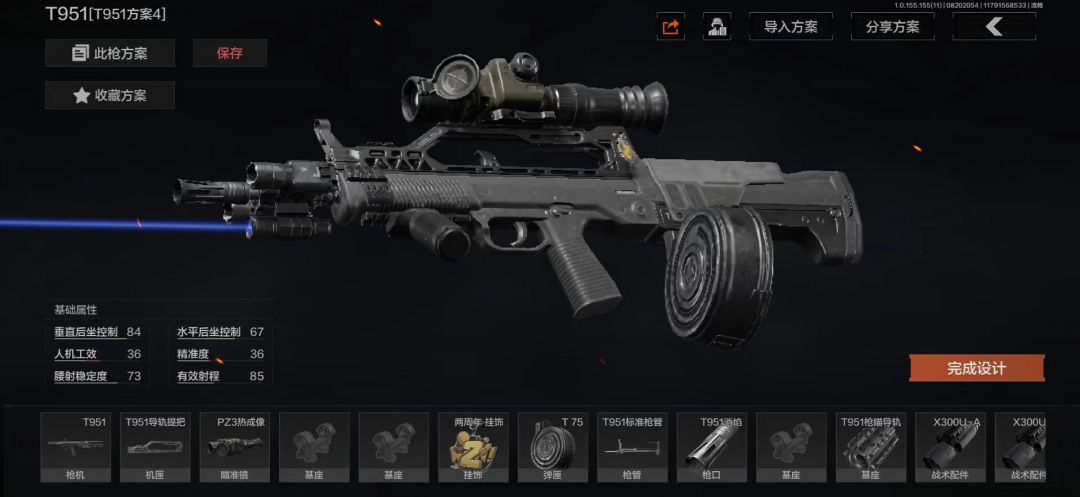The height and width of the screenshot is (497, 1080).
Task: Share this plan via 分享方案
Action: click(x=892, y=27)
